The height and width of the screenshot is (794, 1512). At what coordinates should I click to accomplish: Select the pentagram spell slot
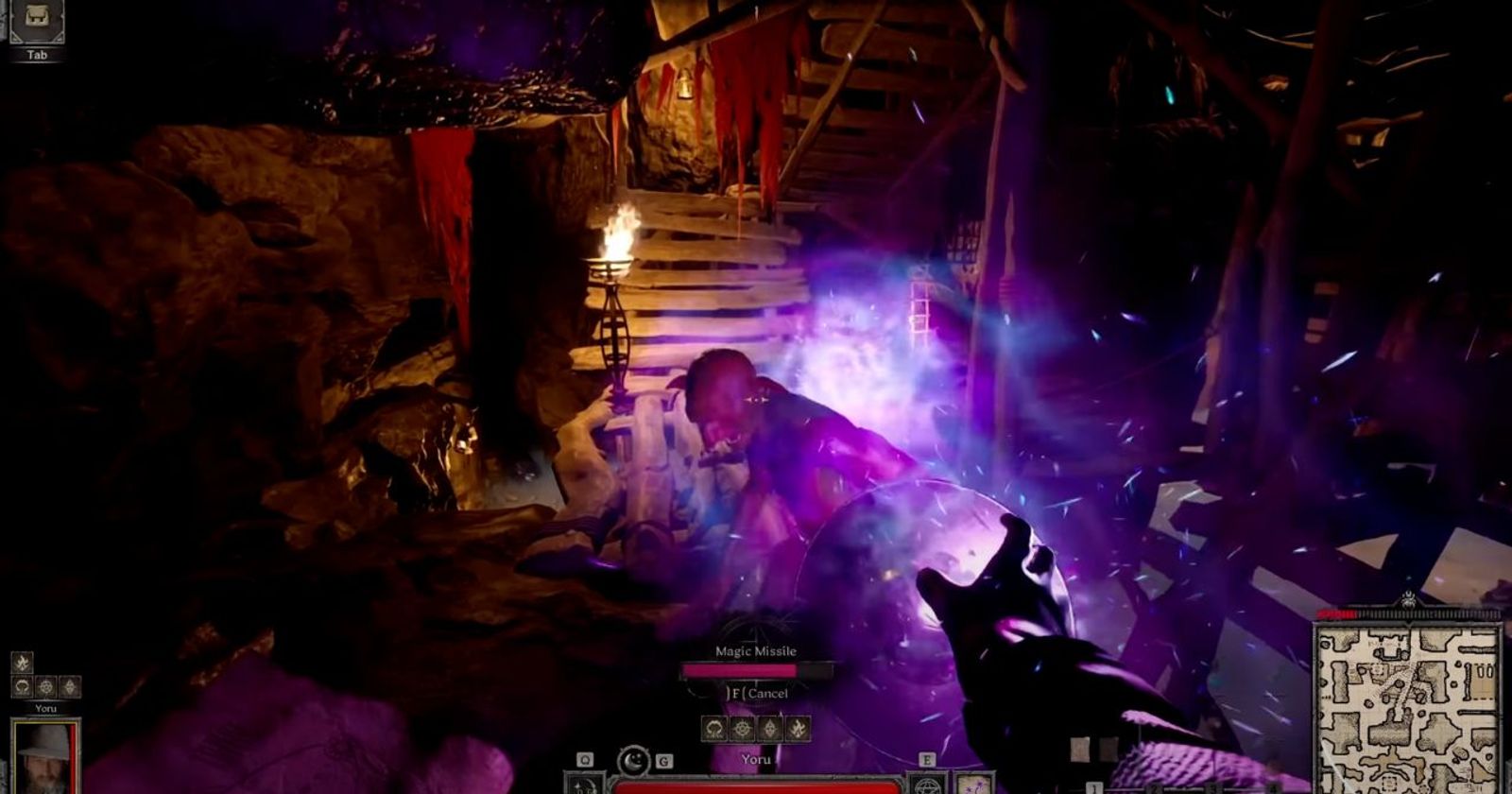927,784
